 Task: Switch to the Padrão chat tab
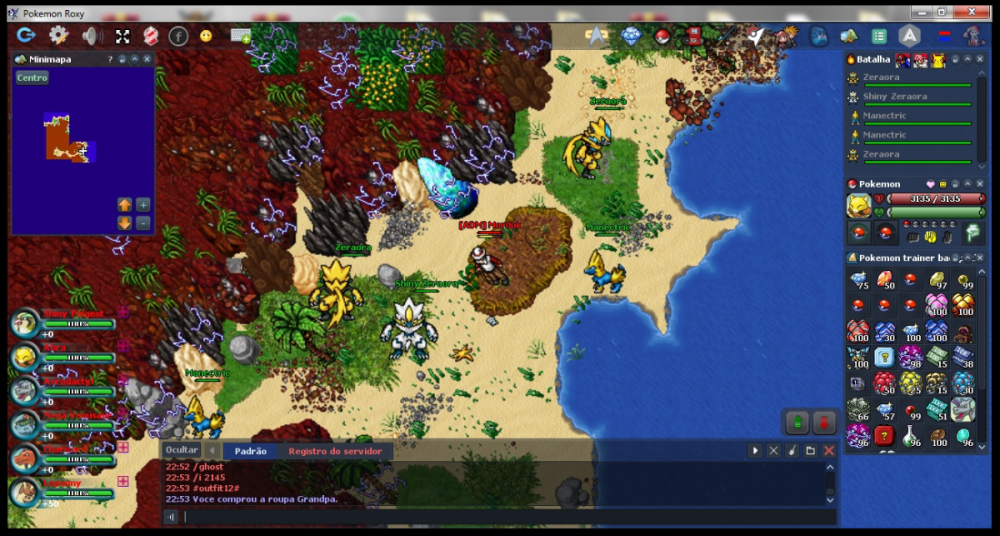pyautogui.click(x=250, y=451)
